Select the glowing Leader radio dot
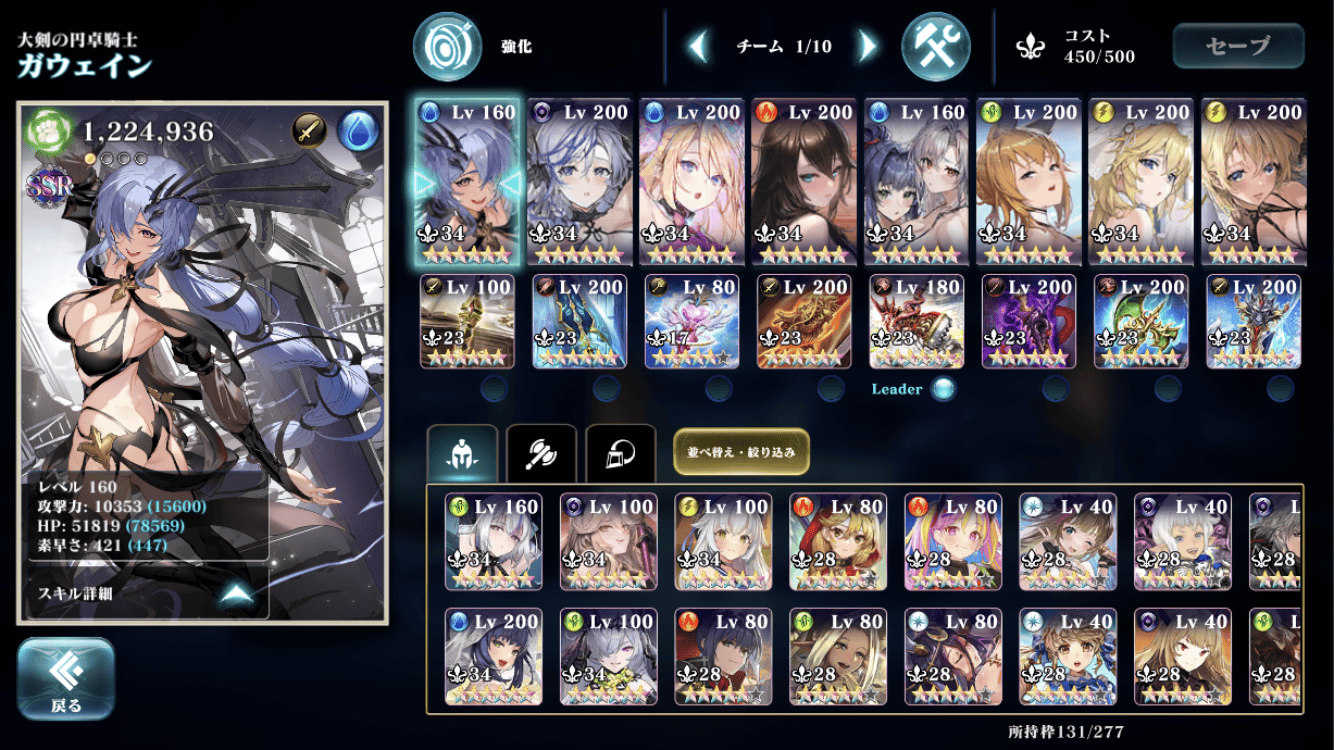 942,389
